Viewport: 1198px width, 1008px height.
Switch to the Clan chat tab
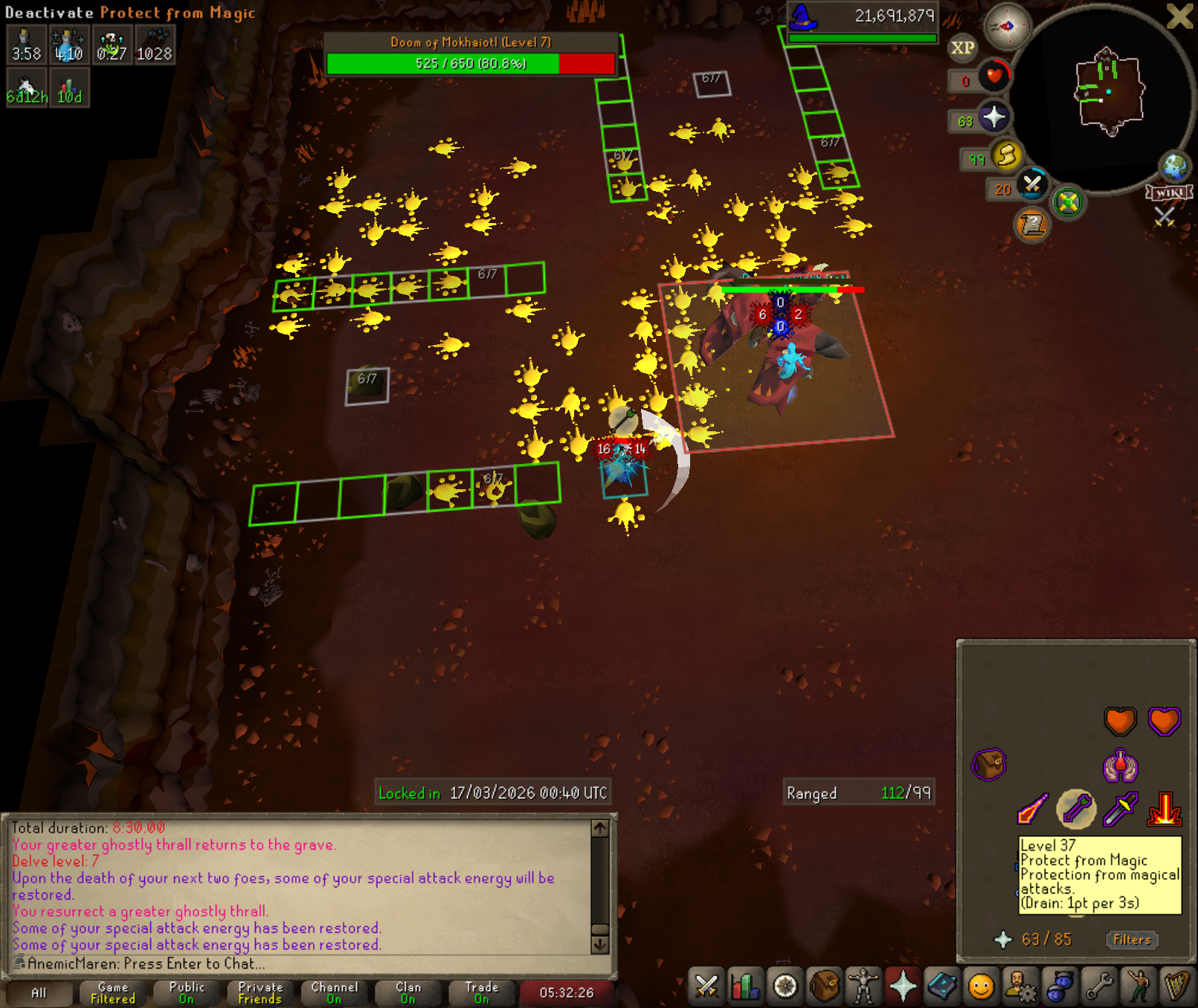point(408,992)
